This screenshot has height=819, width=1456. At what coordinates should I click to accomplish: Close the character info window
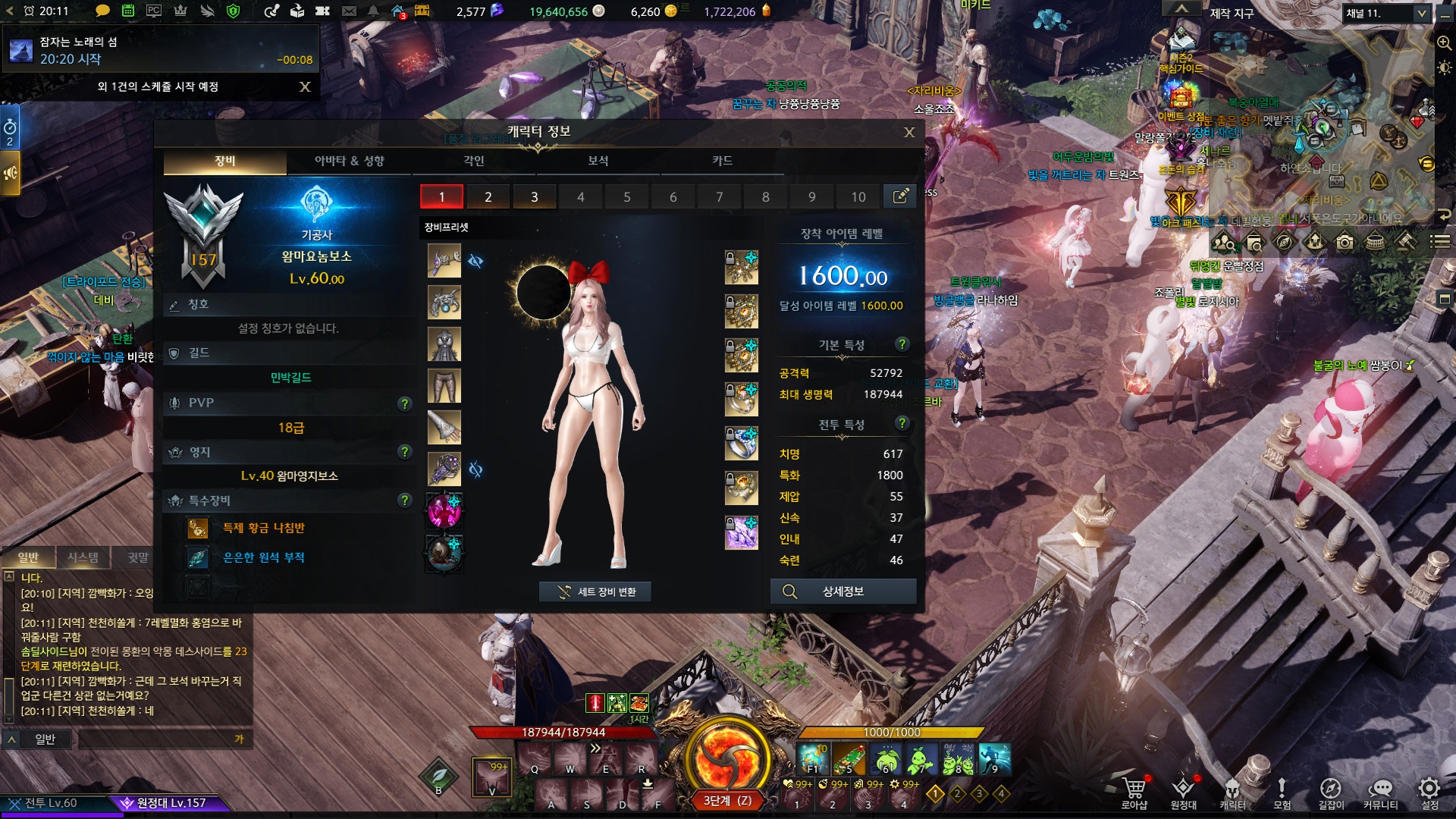pyautogui.click(x=909, y=133)
